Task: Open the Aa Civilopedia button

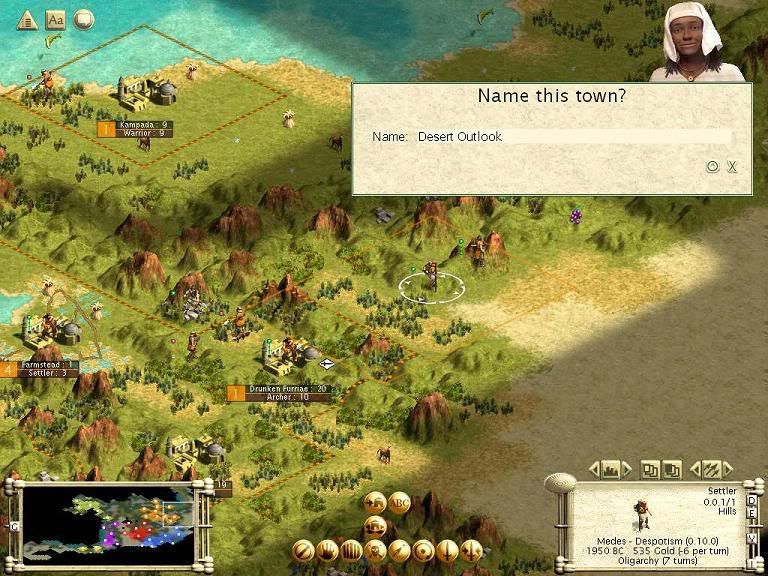Action: point(55,19)
